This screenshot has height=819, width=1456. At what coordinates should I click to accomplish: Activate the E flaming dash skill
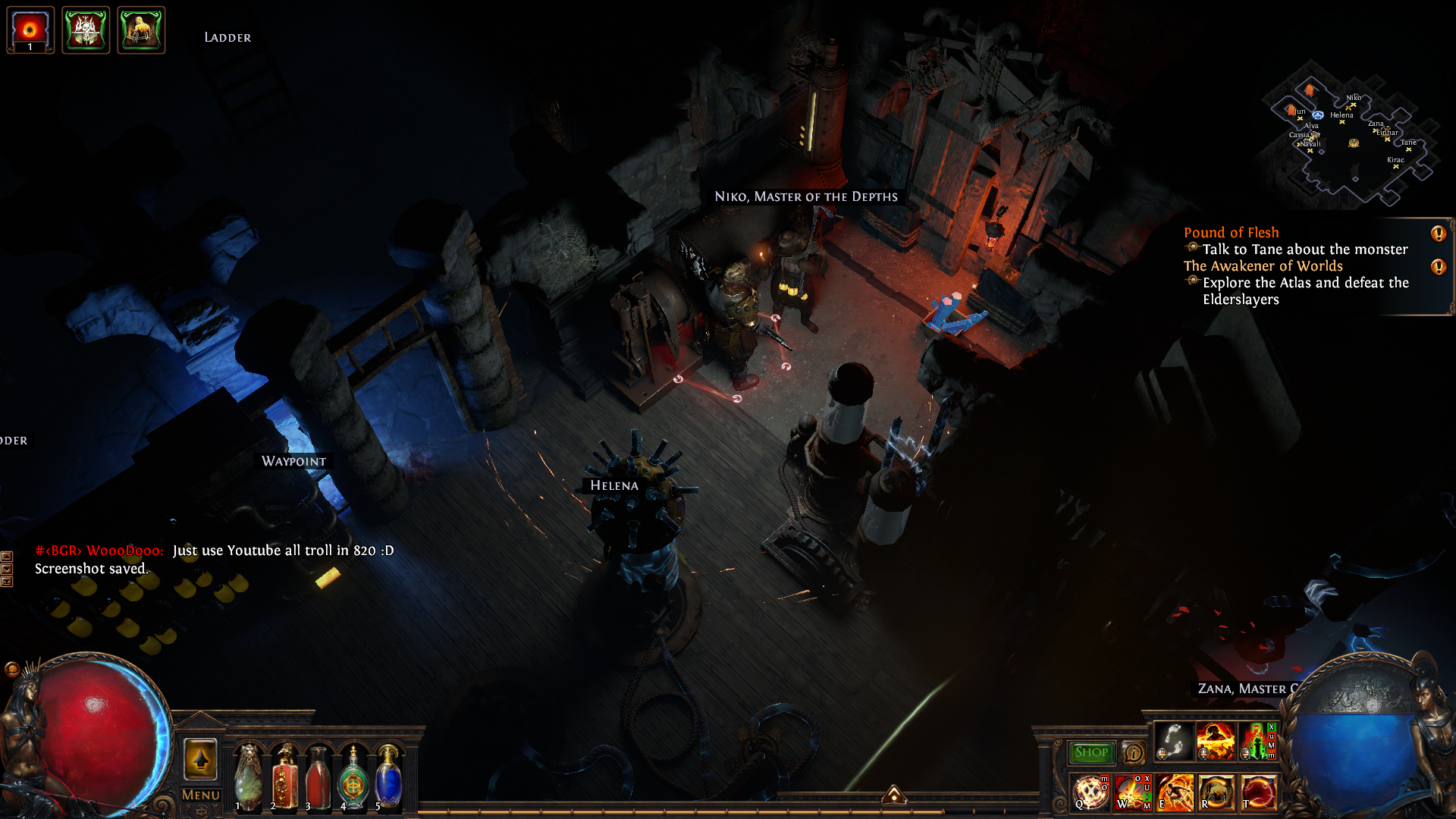(1175, 792)
